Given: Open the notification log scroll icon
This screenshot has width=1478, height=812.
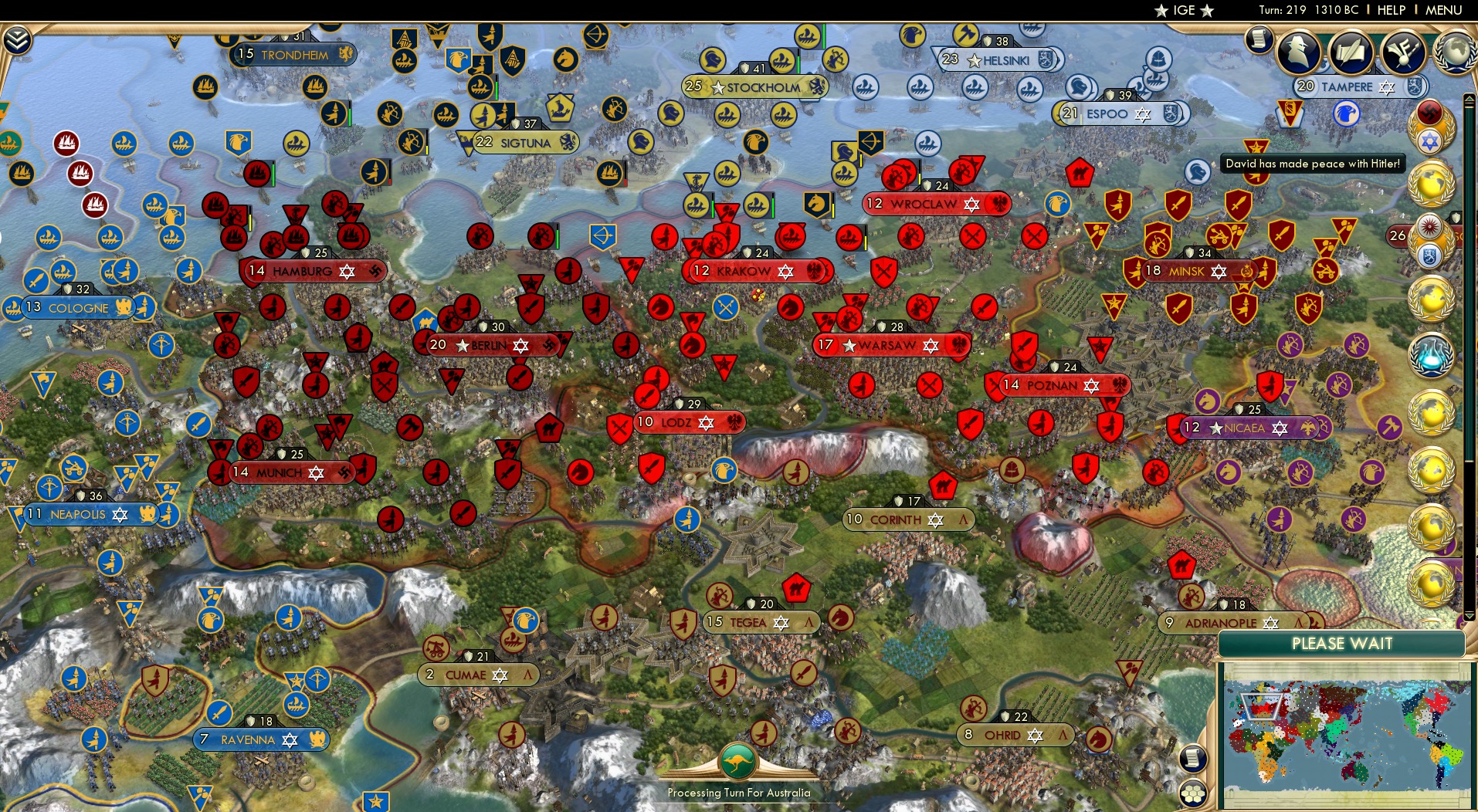Looking at the screenshot, I should [1259, 37].
